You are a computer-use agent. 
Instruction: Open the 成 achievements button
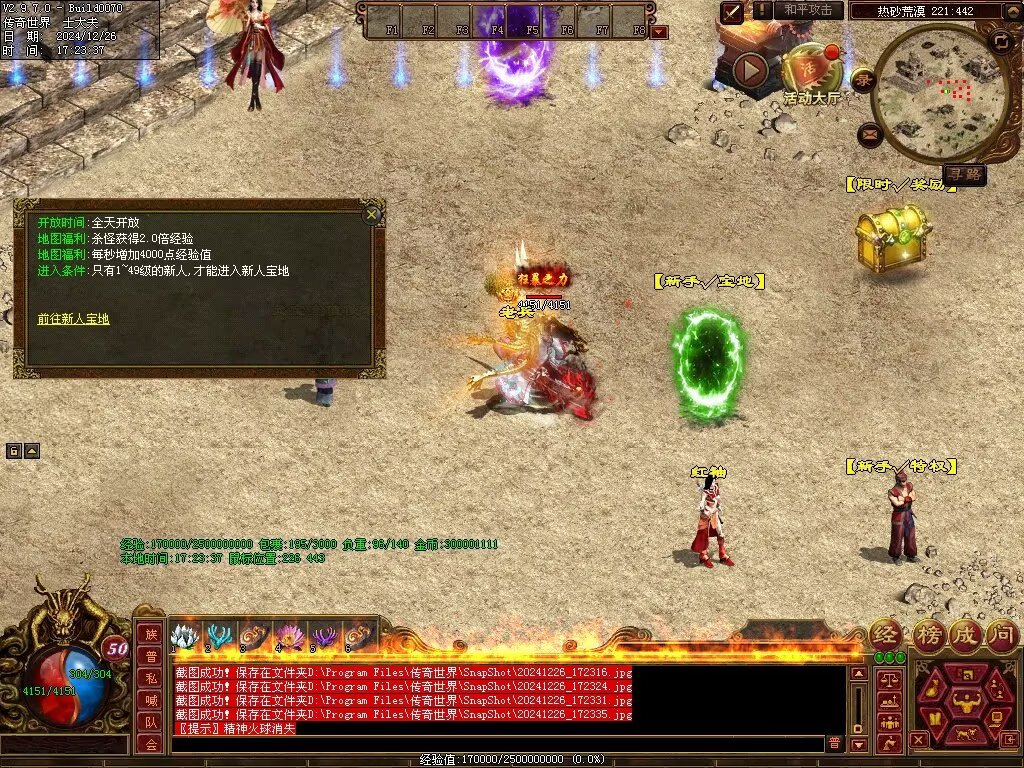(966, 634)
